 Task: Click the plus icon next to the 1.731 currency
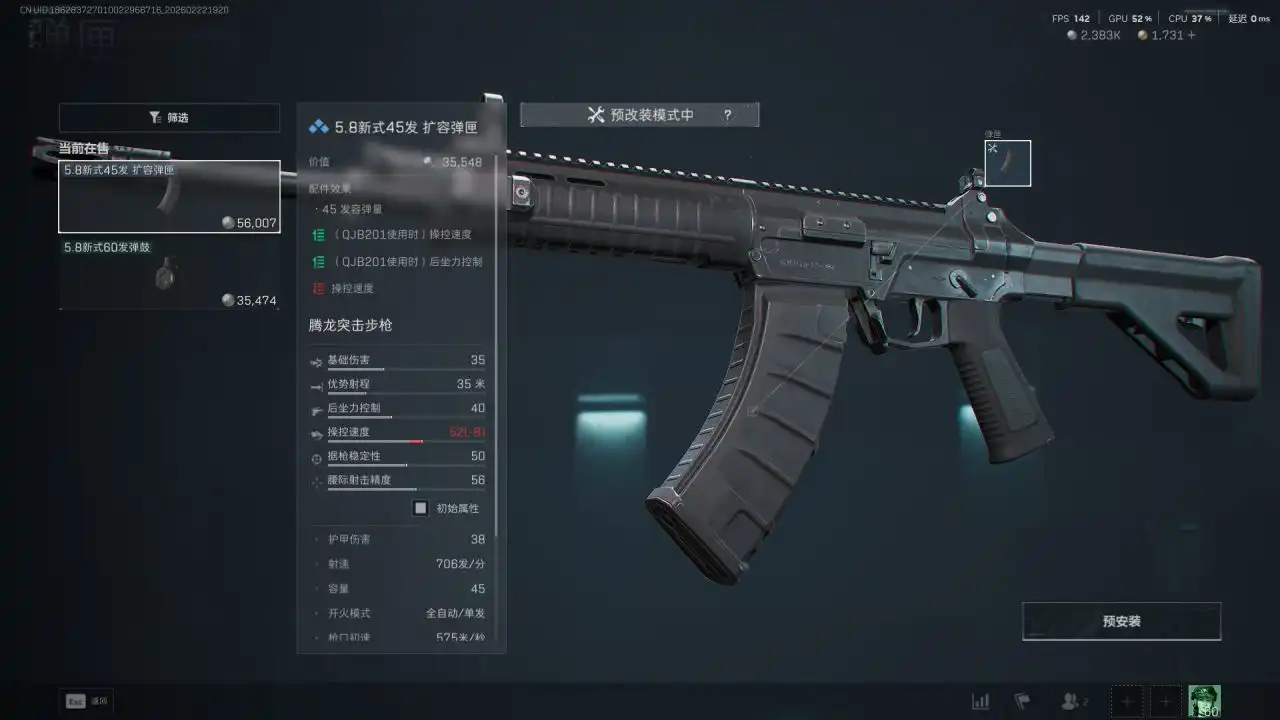(1194, 34)
